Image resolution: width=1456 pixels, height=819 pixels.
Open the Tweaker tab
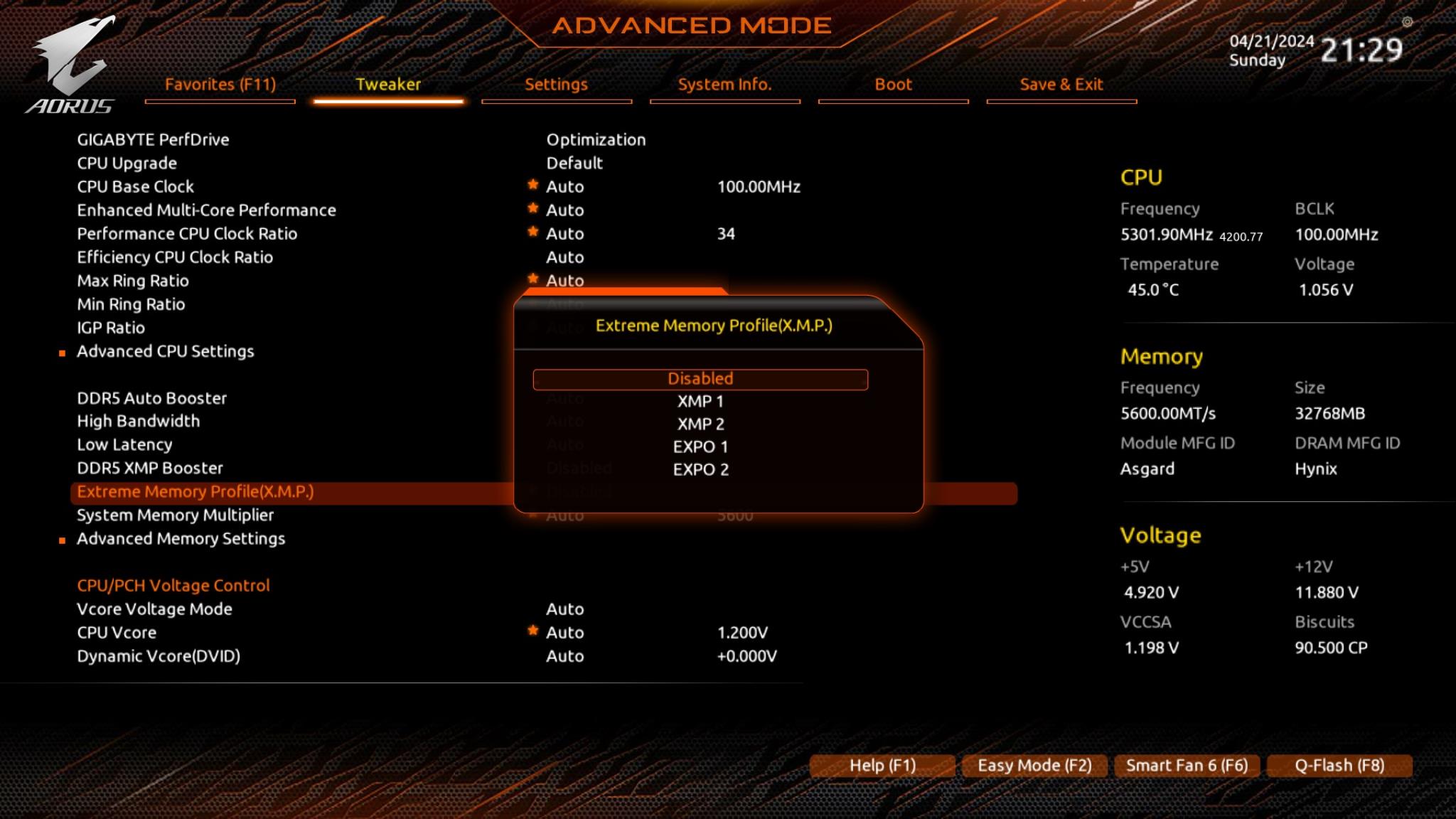click(x=388, y=85)
